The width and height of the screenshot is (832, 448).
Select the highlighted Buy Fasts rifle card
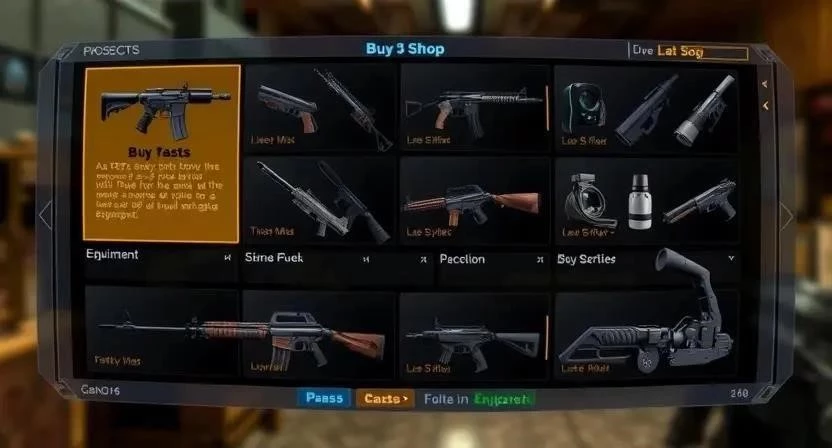click(162, 154)
